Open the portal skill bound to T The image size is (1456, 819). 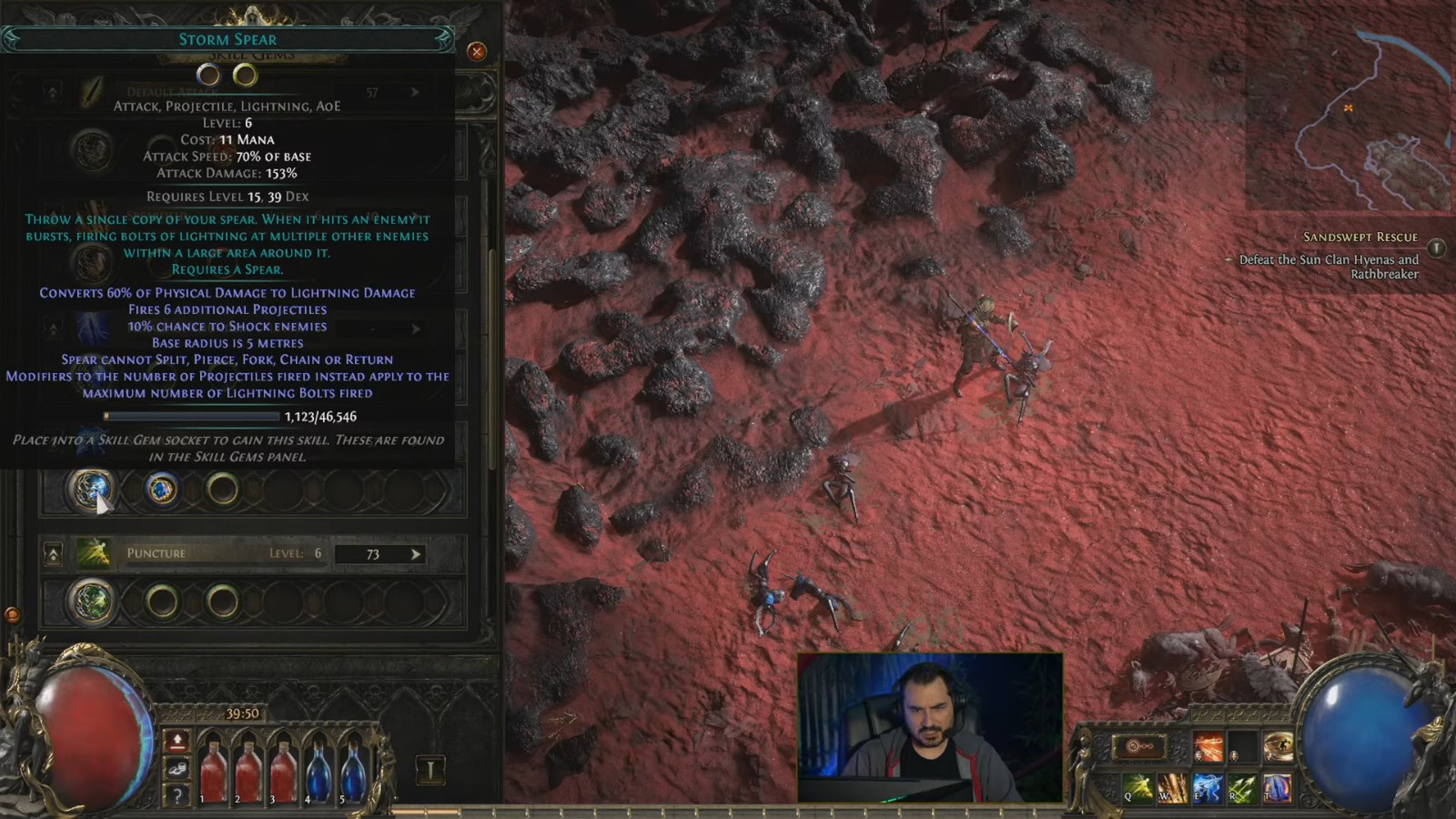pos(1278,788)
